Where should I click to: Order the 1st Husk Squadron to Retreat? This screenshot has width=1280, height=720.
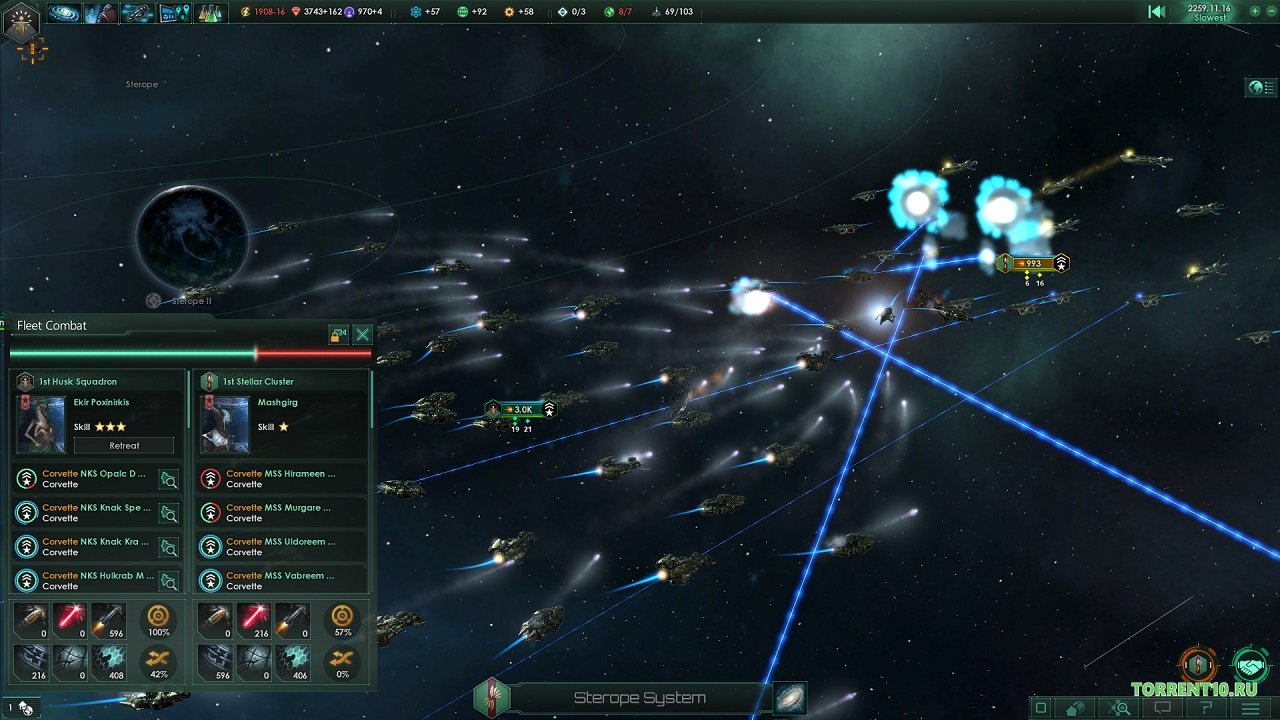[x=124, y=445]
